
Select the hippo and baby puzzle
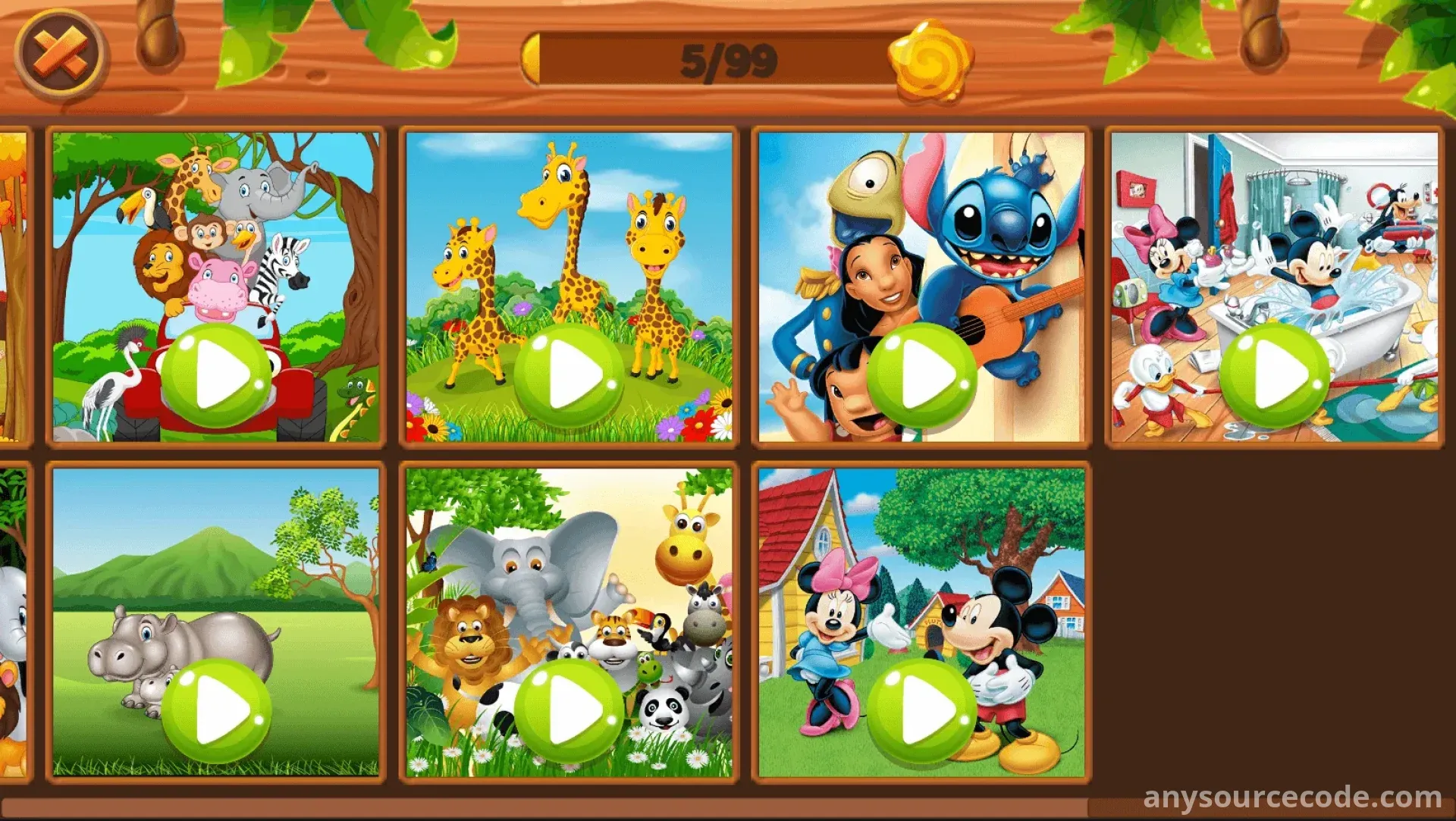217,711
